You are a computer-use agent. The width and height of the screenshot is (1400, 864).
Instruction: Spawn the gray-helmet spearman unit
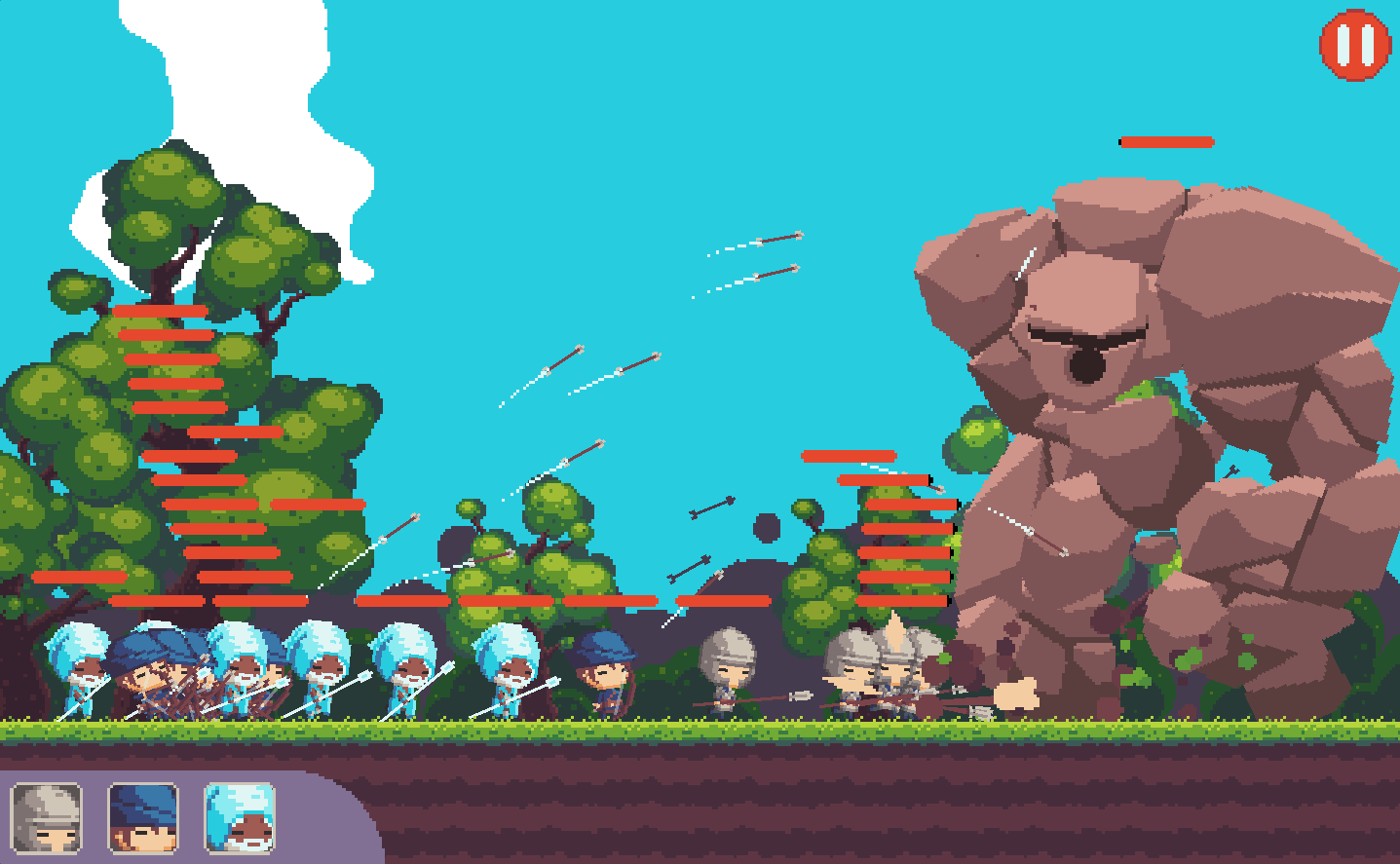coord(46,817)
